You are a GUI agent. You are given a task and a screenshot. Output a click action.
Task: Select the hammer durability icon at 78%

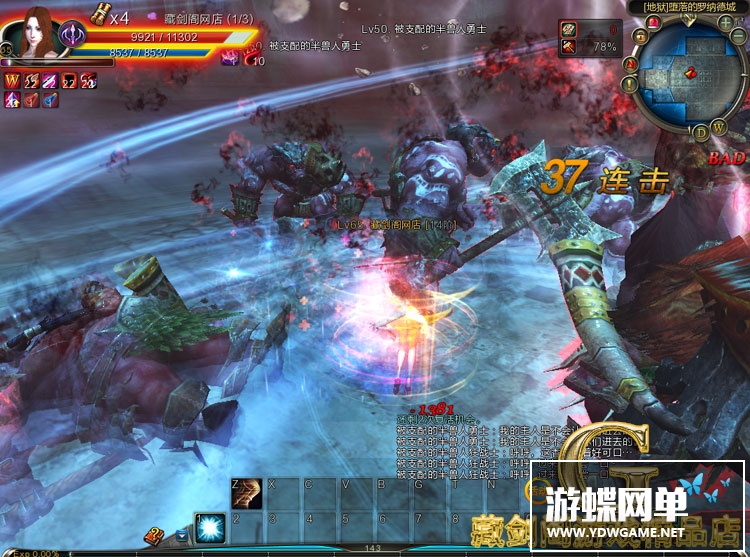click(x=568, y=46)
